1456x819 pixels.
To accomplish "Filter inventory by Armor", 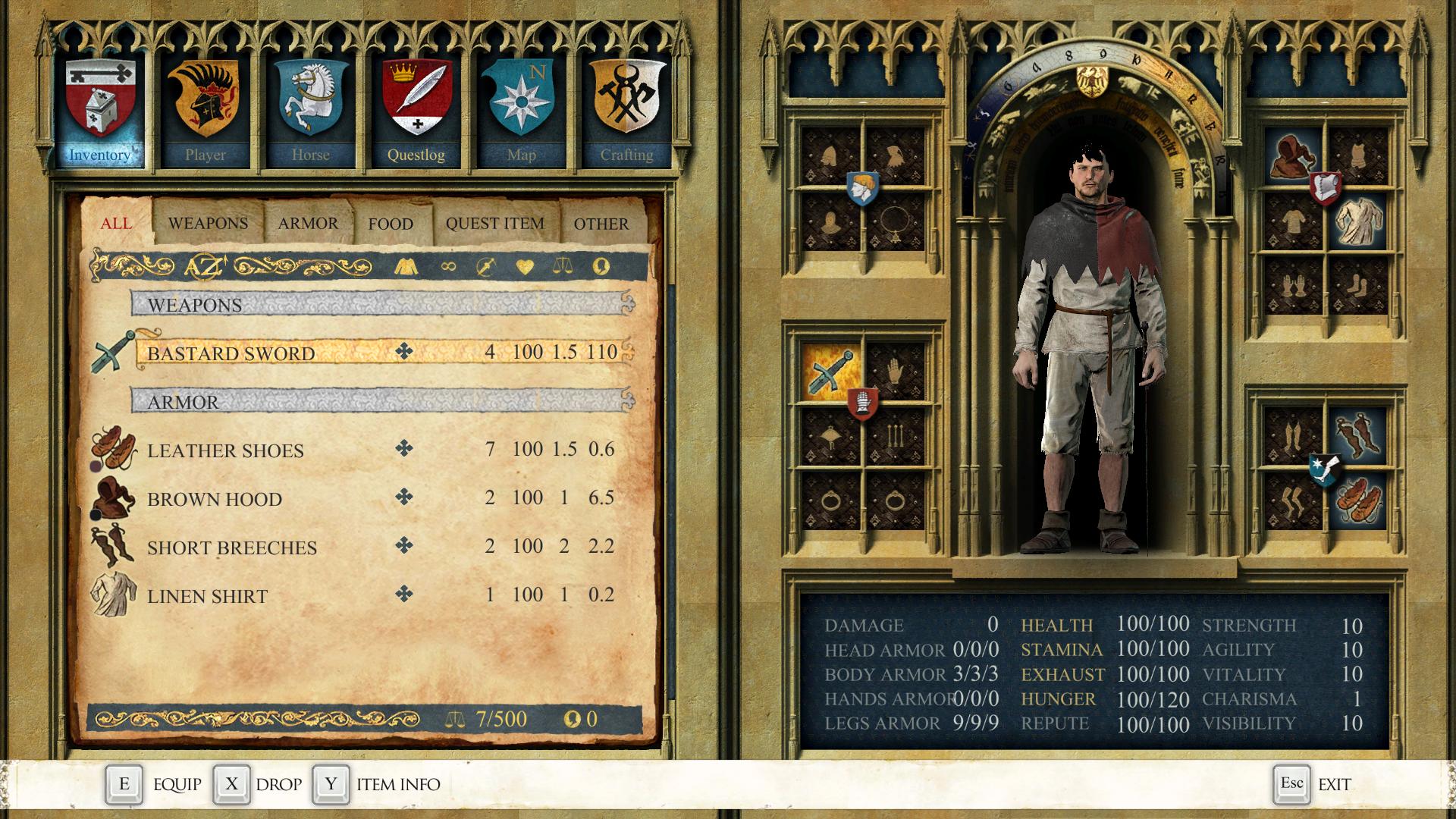I will pyautogui.click(x=308, y=224).
